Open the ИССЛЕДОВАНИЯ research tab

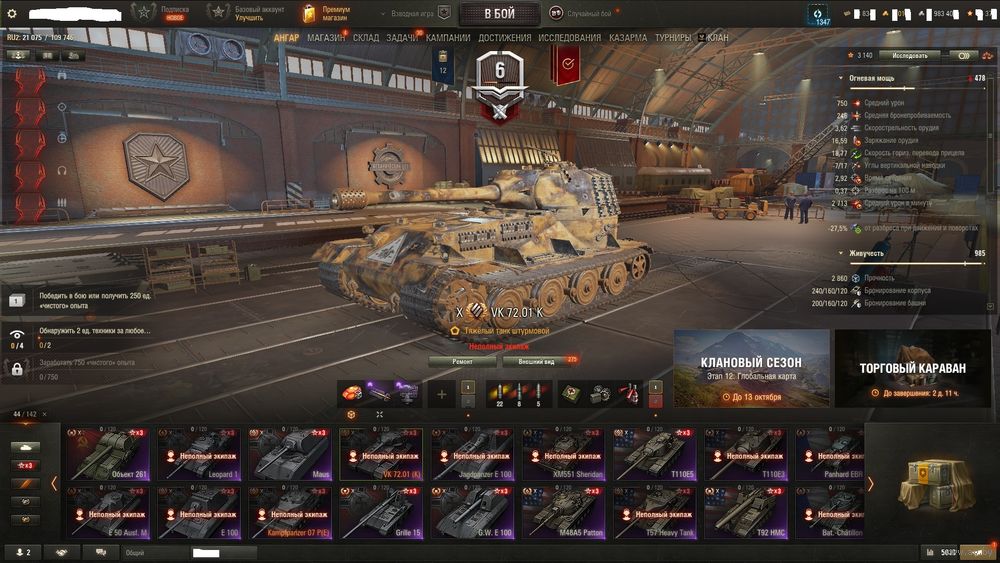pos(570,38)
